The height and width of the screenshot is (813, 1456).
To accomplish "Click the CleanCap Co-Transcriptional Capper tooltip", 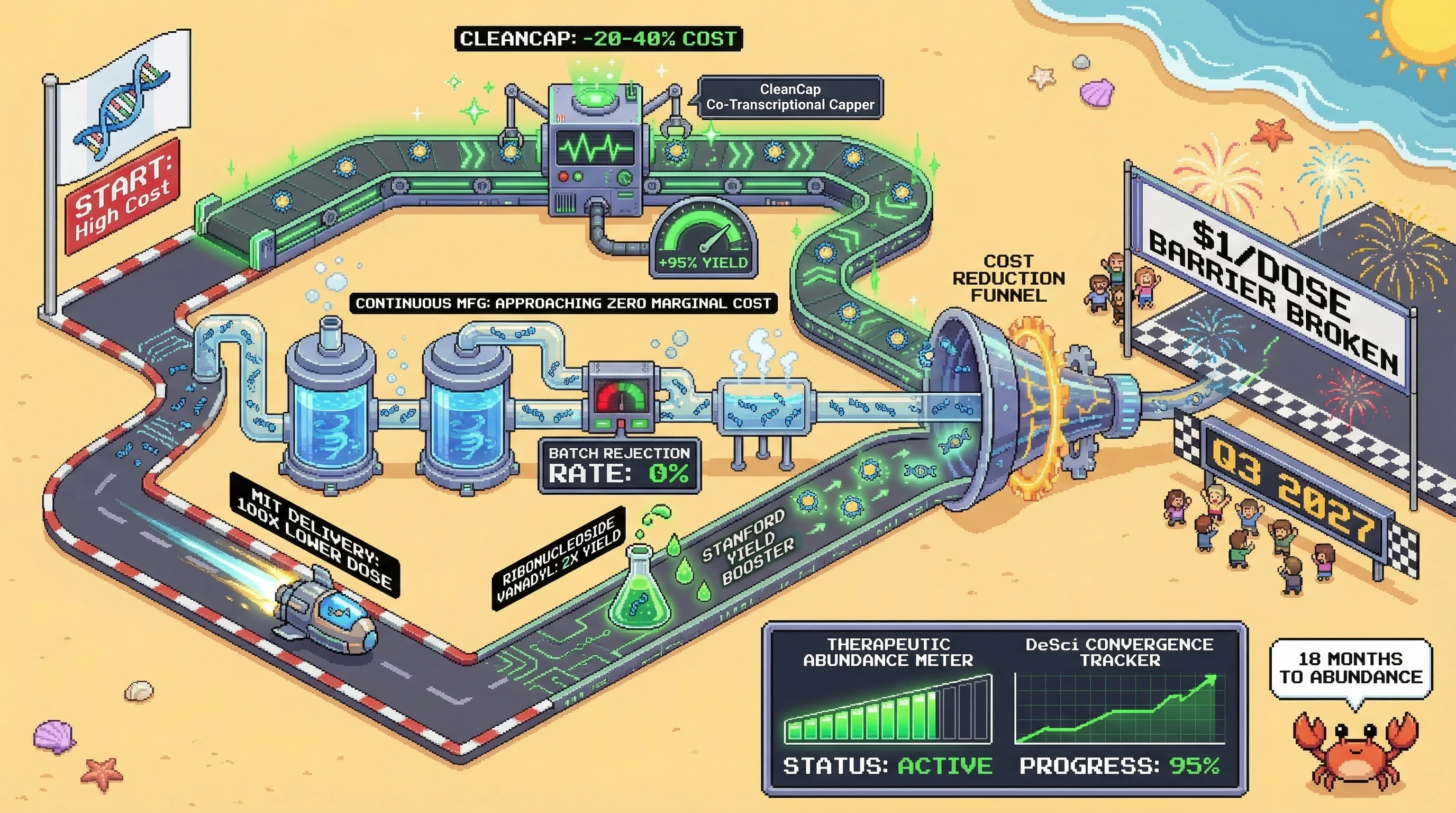I will click(x=789, y=97).
